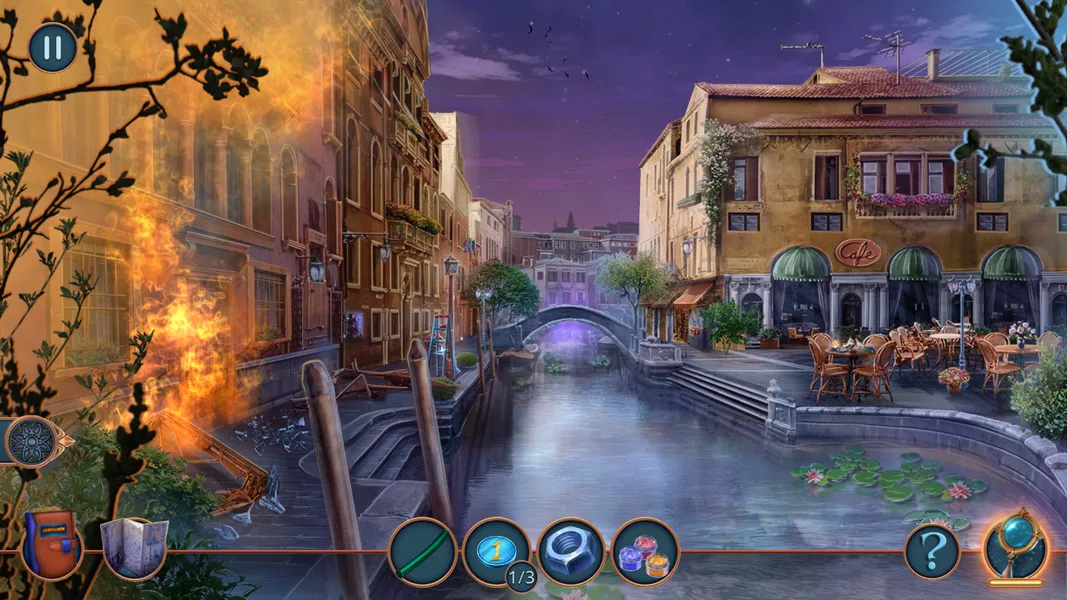Viewport: 1067px width, 600px height.
Task: Open the blue mandala emblem tab
Action: 31,441
